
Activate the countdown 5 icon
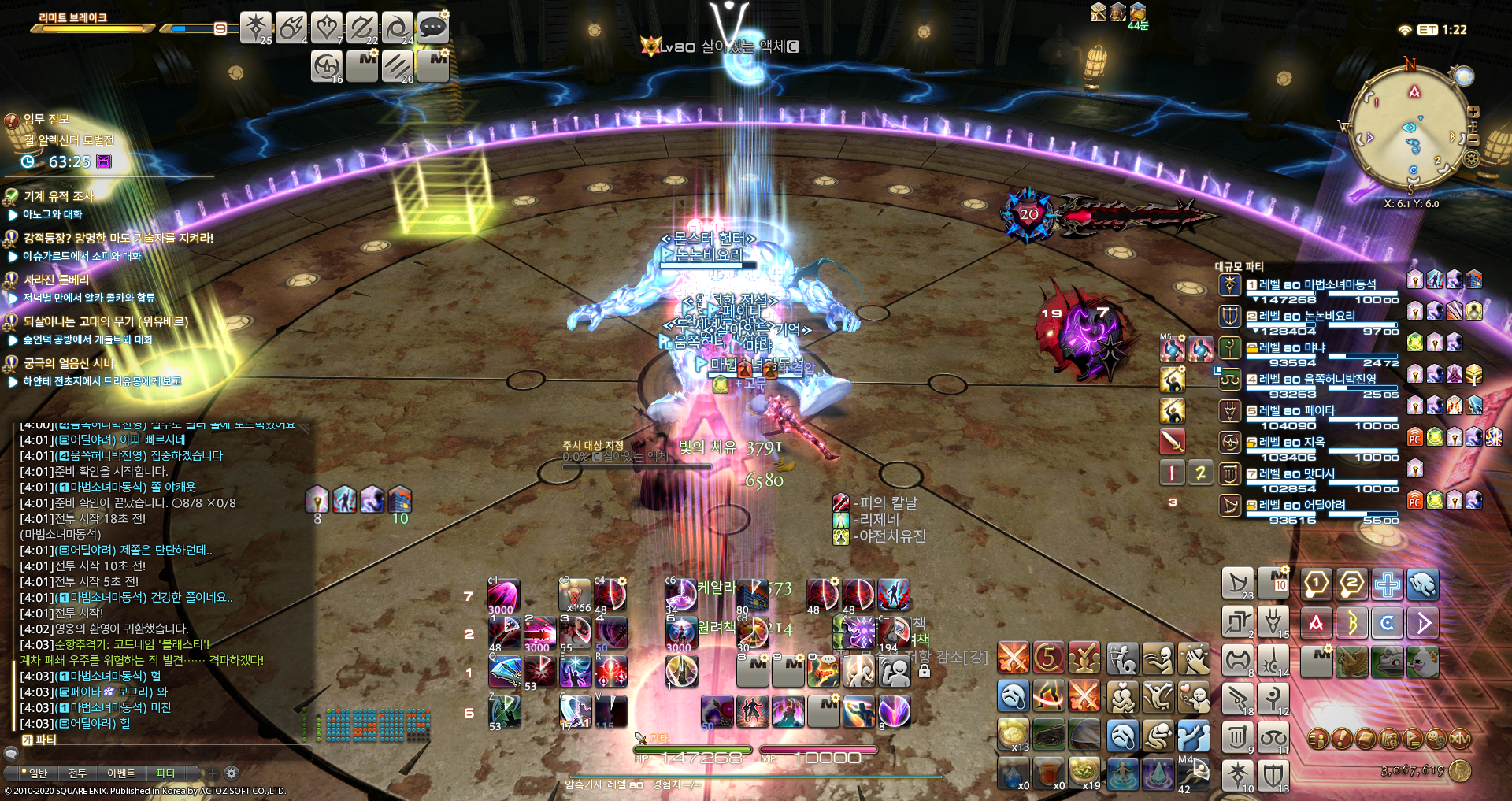[x=1048, y=658]
